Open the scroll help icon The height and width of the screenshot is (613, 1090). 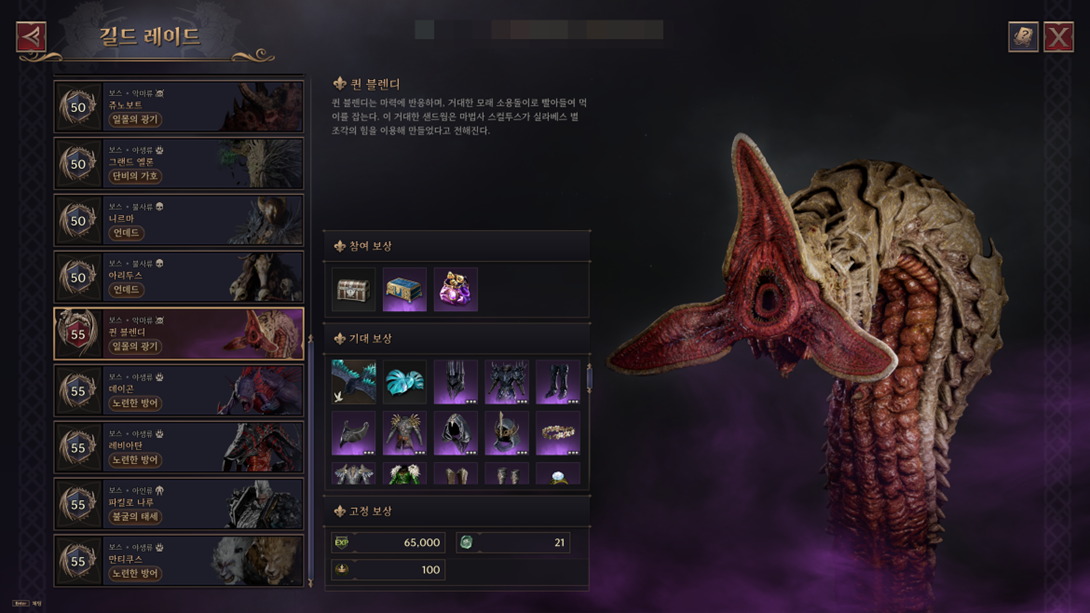[1022, 37]
